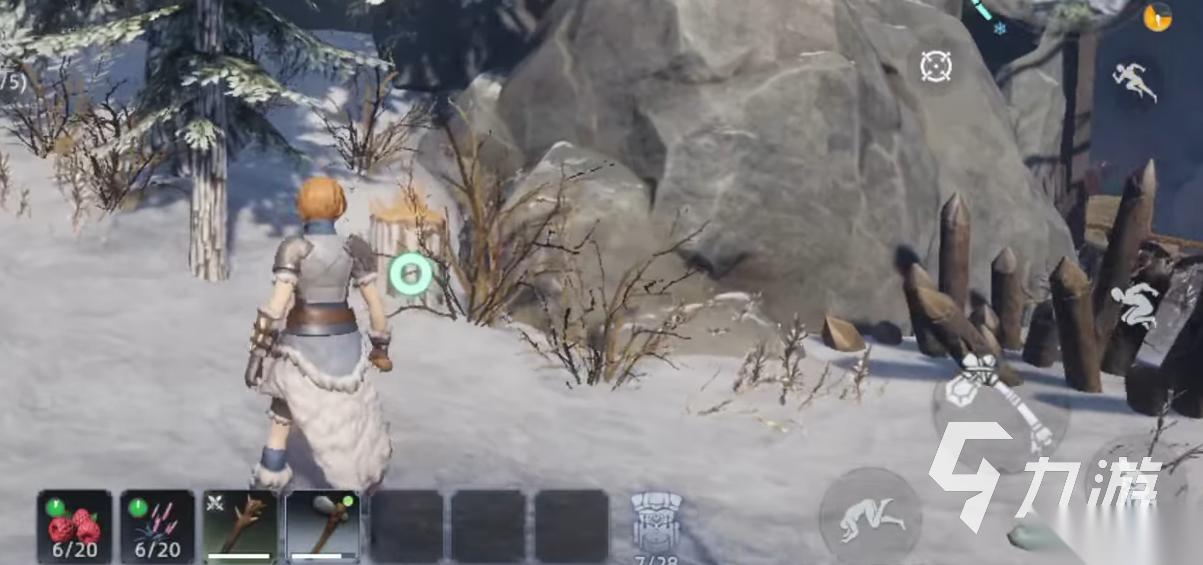Open the backpack inventory icon

click(656, 523)
